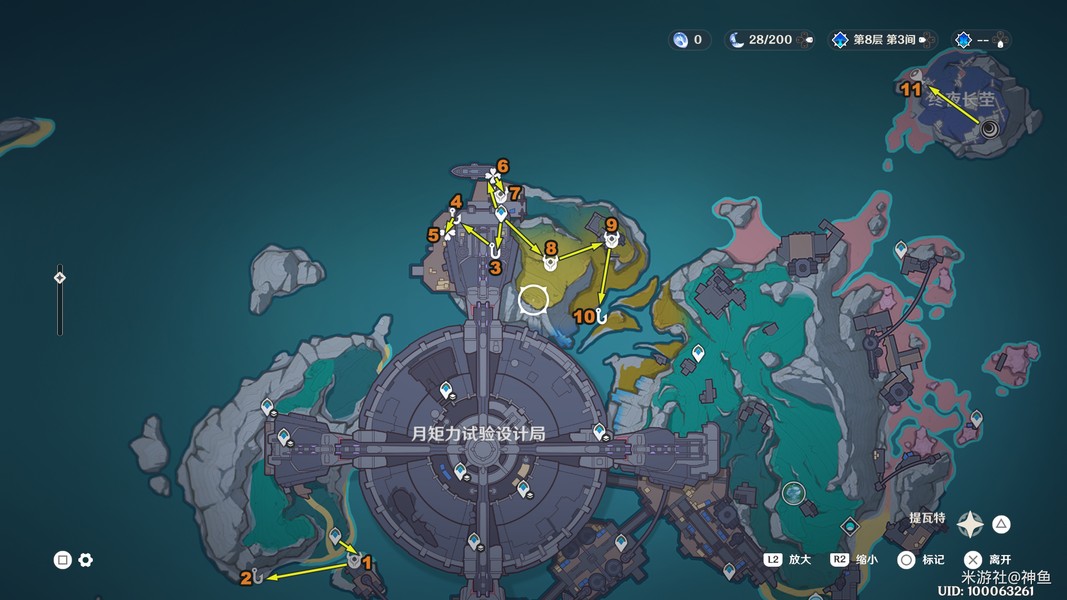Select the horned map marker numbered 8
The height and width of the screenshot is (600, 1067).
tap(549, 262)
